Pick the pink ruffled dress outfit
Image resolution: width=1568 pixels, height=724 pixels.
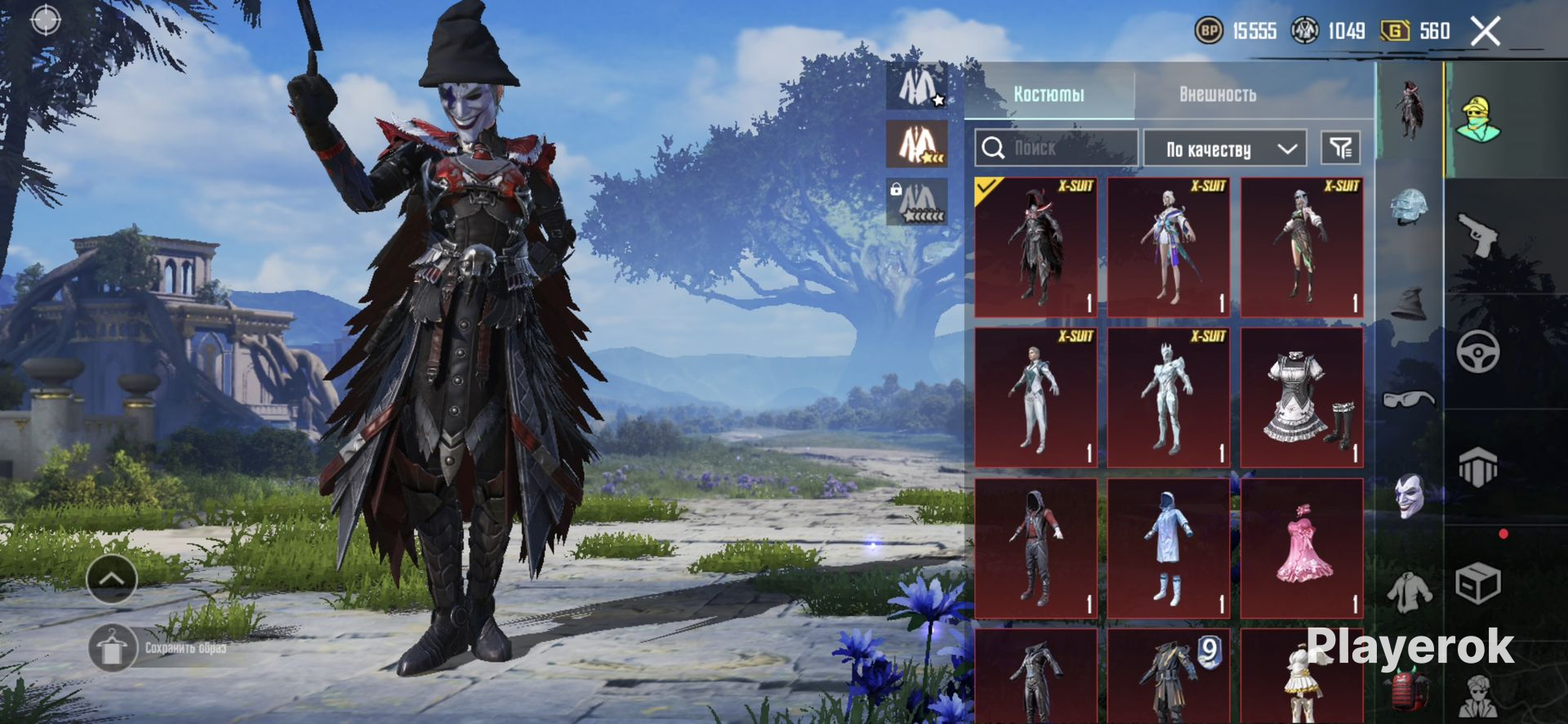pos(1302,547)
